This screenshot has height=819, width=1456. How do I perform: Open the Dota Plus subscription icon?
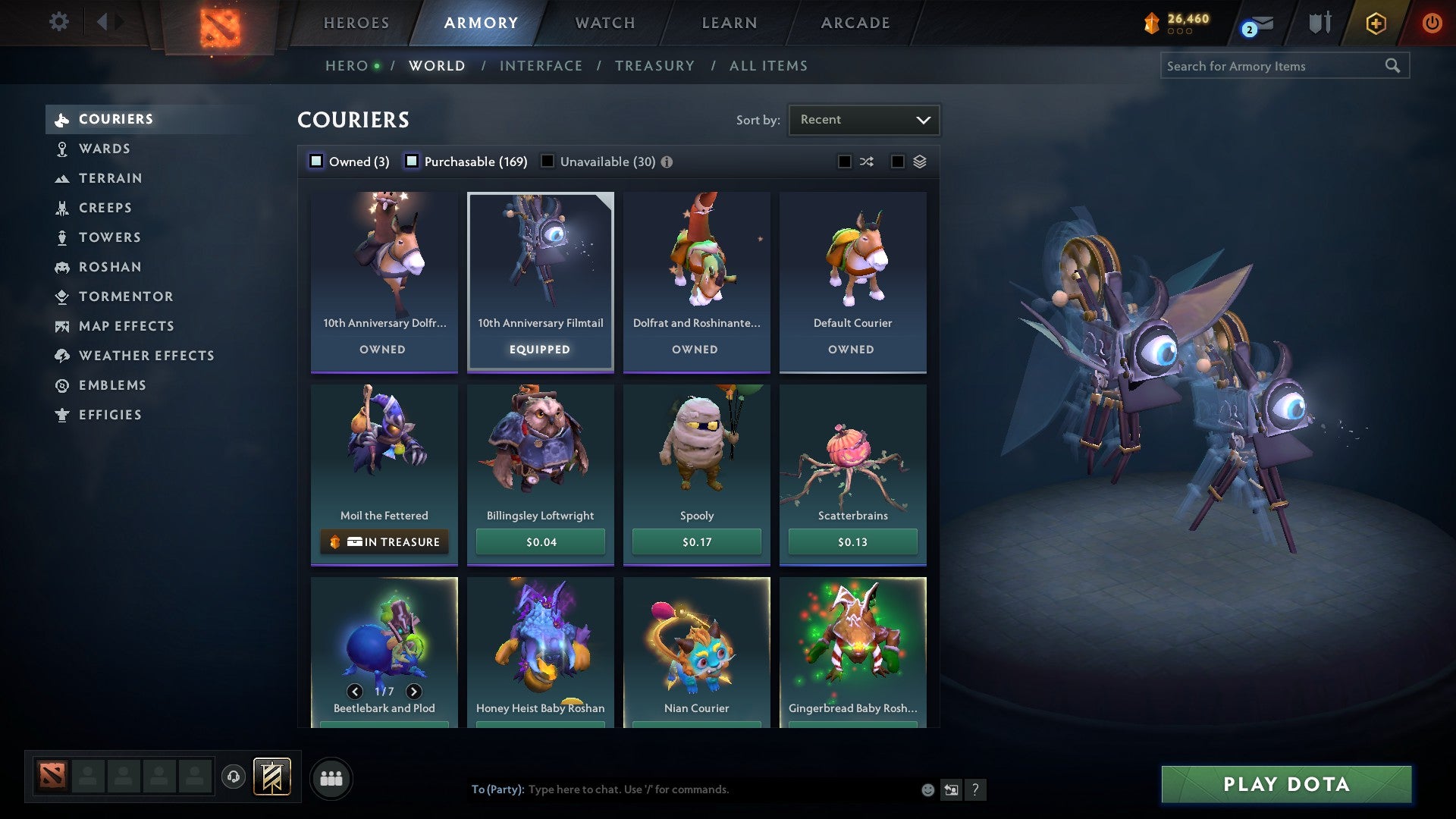point(1374,23)
